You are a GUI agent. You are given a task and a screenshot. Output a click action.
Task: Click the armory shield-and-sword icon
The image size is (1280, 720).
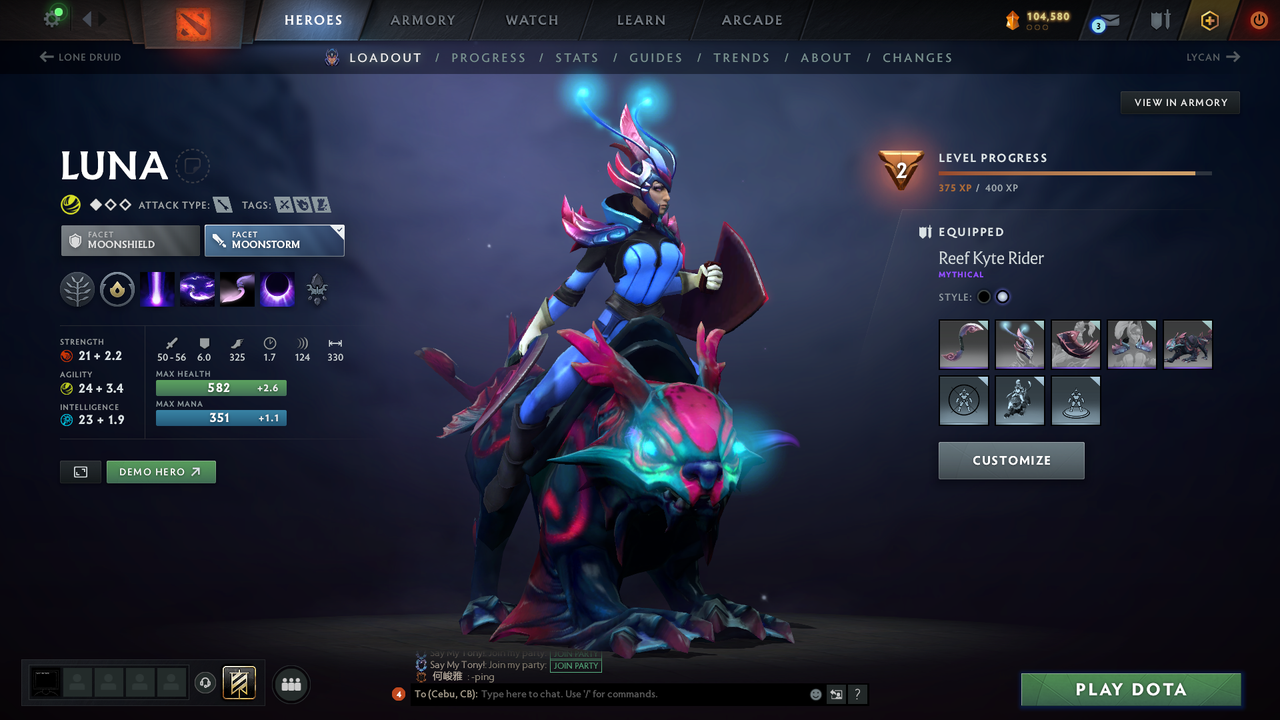(1158, 19)
